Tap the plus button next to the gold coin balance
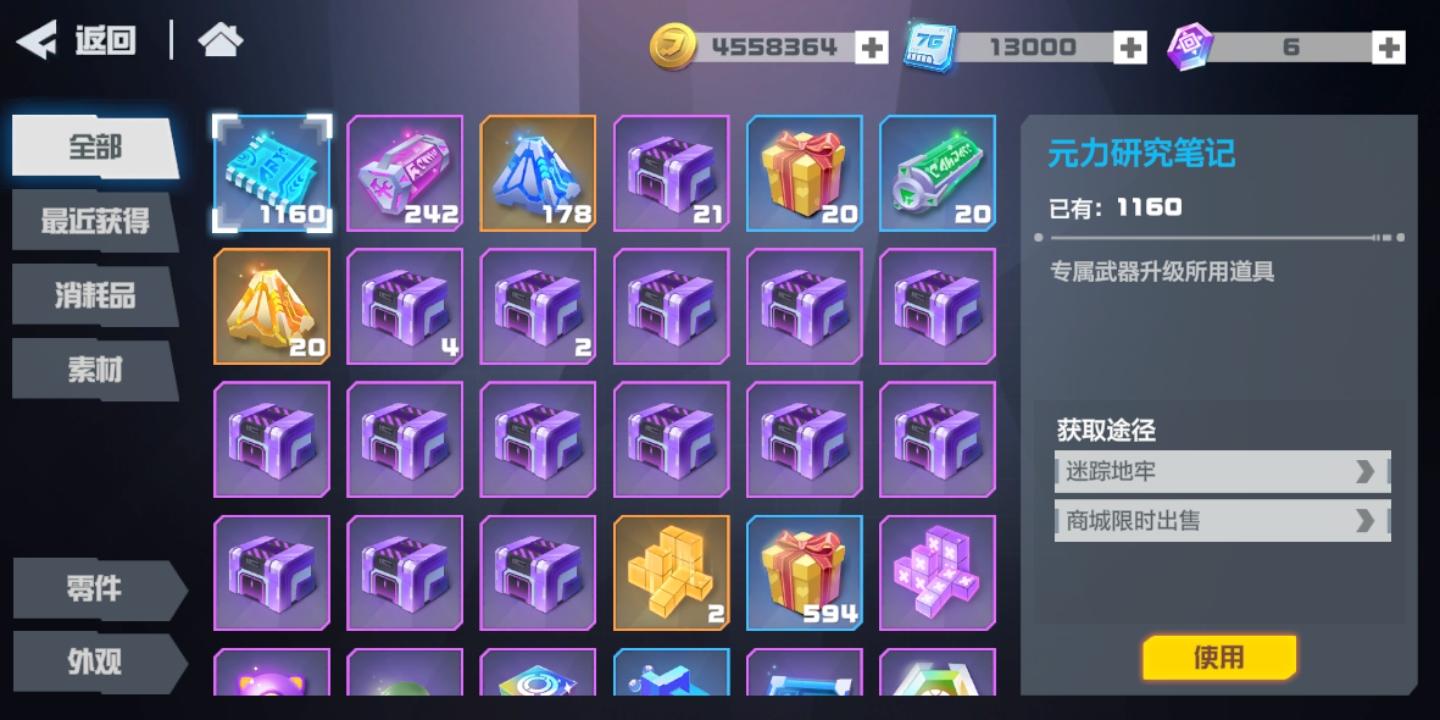The width and height of the screenshot is (1440, 720). click(x=872, y=45)
